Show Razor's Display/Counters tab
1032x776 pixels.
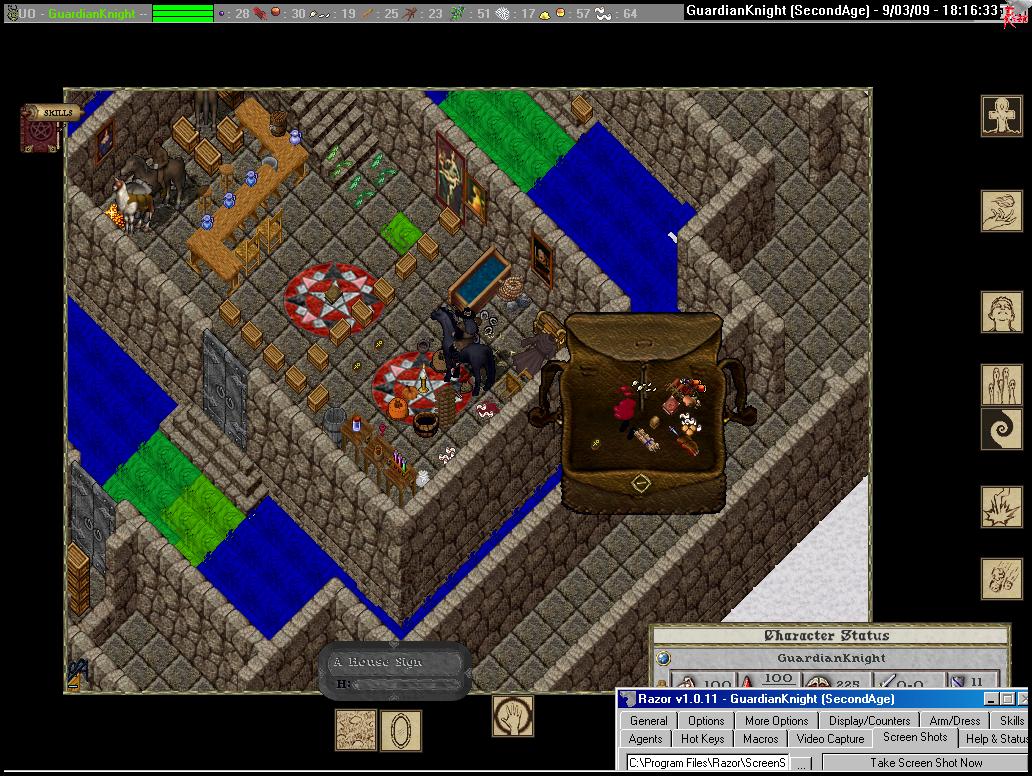869,720
